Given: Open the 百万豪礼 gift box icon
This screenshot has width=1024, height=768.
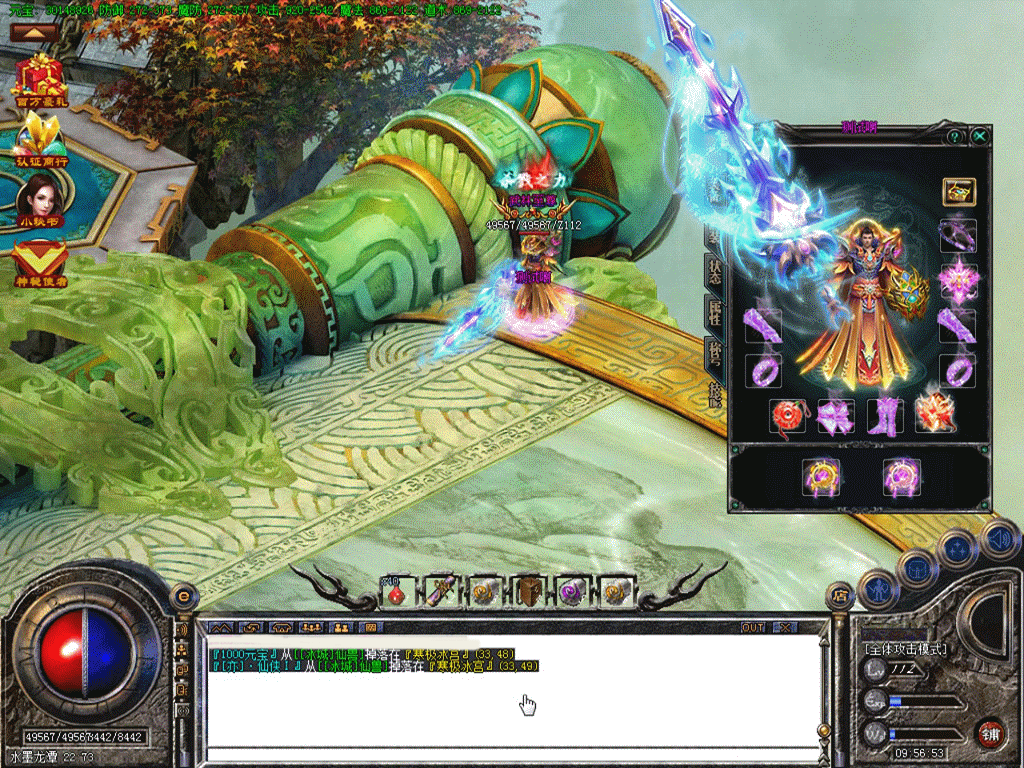Looking at the screenshot, I should click(x=39, y=78).
